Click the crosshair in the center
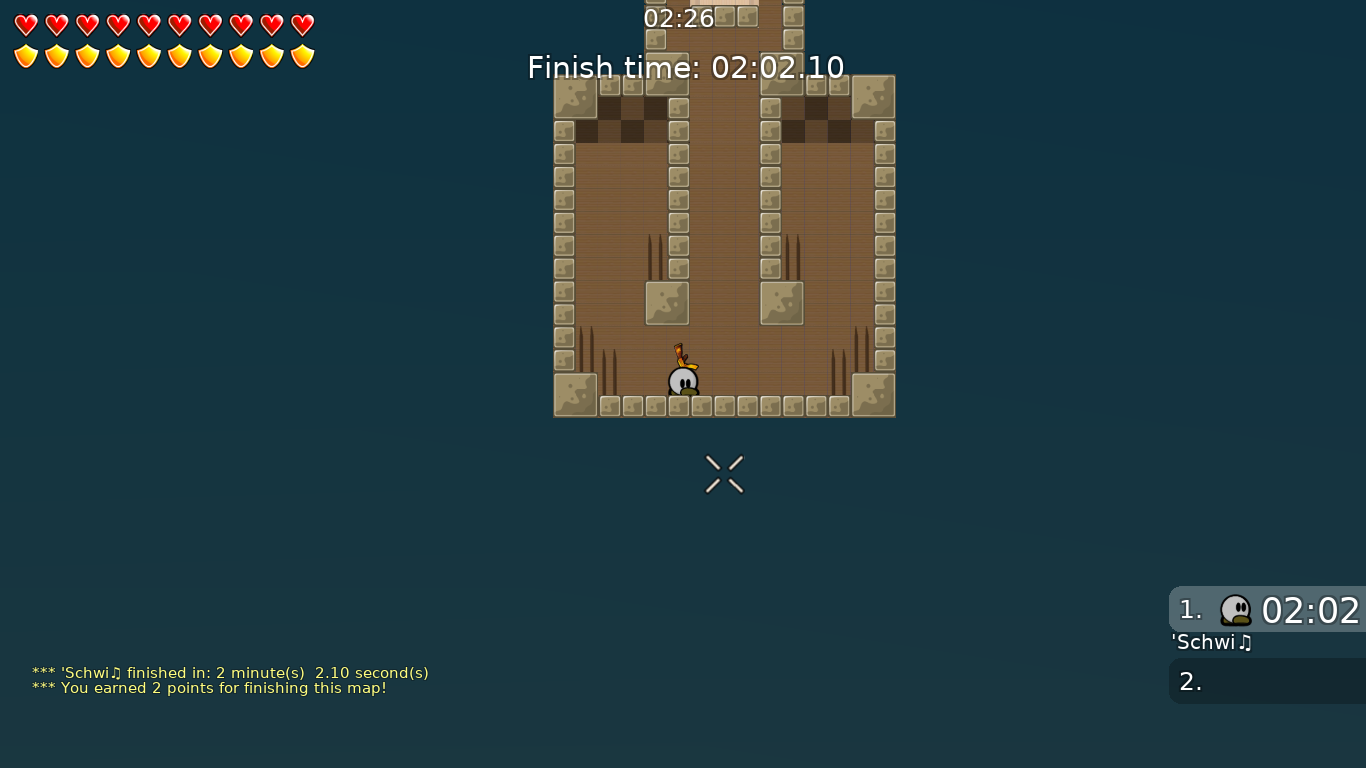 point(723,474)
